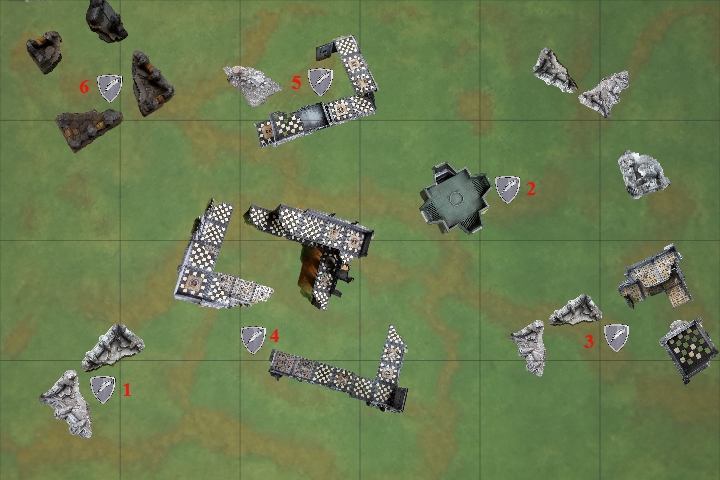The height and width of the screenshot is (480, 720).
Task: Select objective marker number 1 shield
Action: tap(103, 389)
